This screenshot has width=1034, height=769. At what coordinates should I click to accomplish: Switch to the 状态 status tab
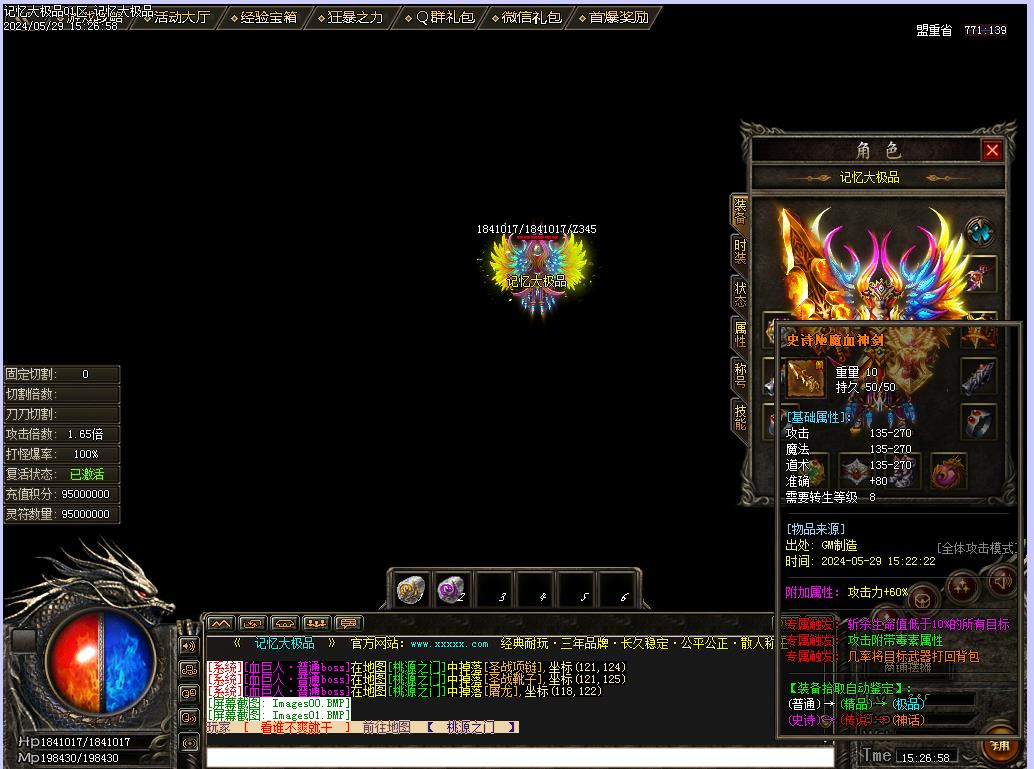point(740,294)
